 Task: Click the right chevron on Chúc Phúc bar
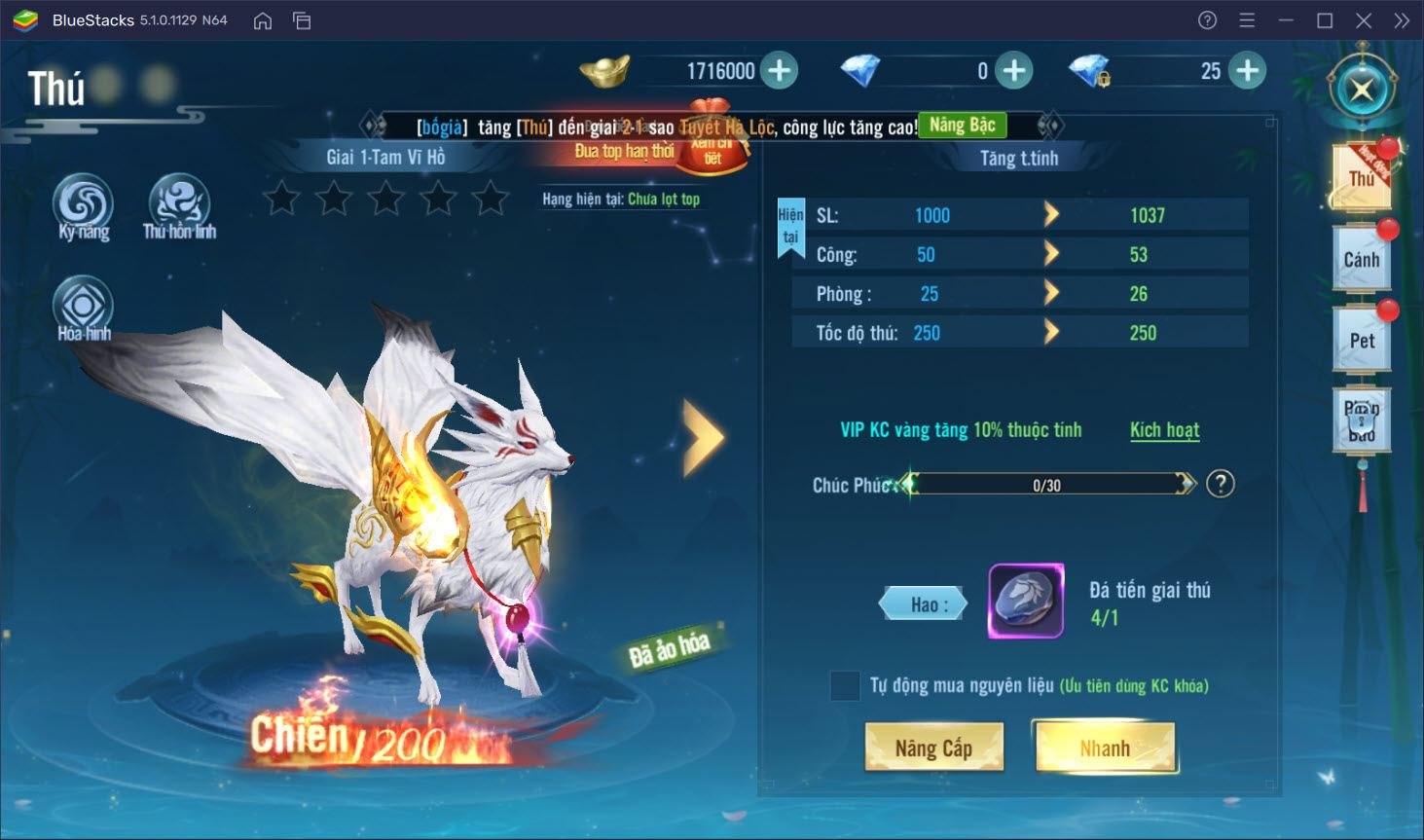(x=1187, y=484)
